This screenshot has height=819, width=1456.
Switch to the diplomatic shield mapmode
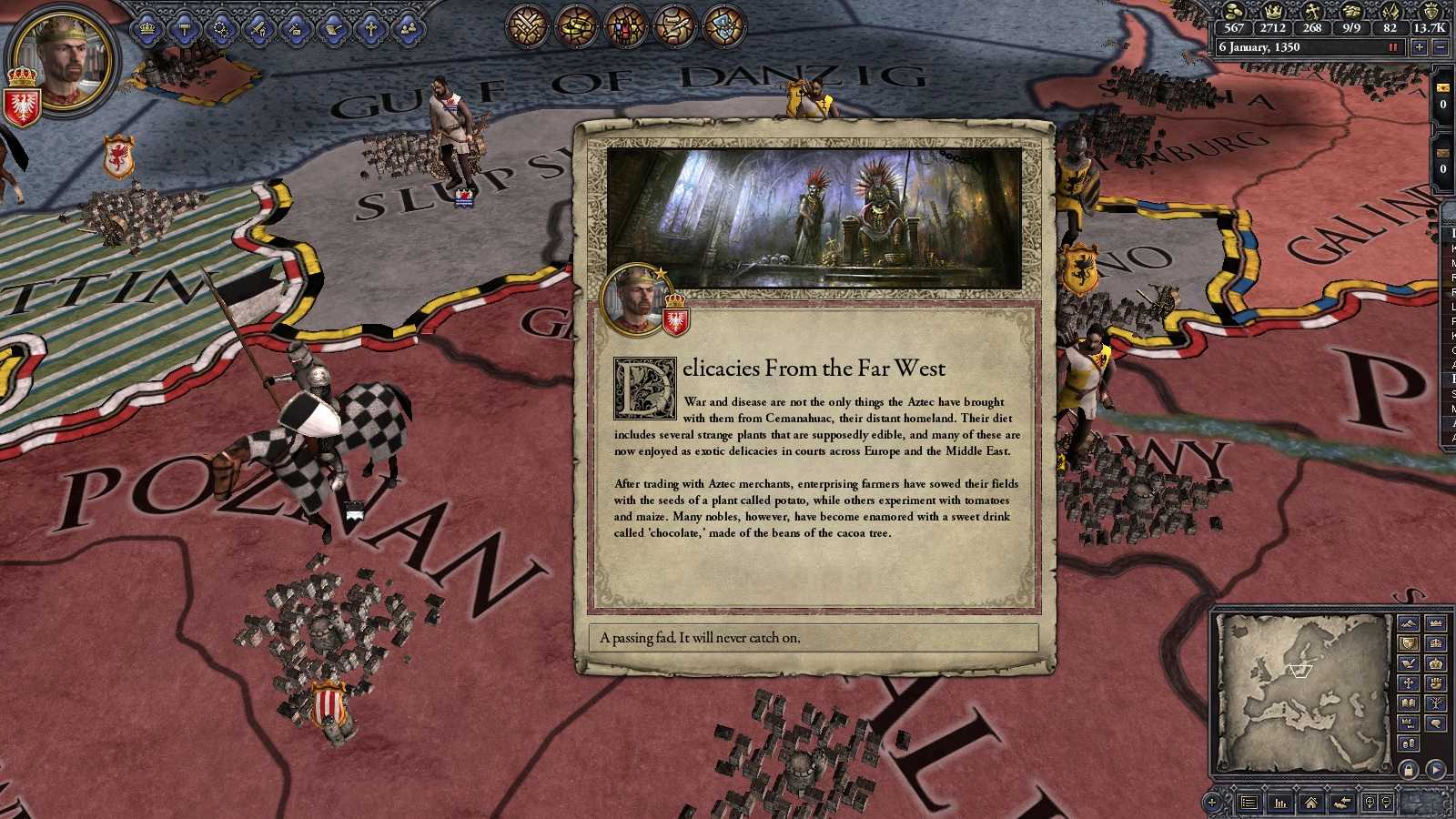[1408, 642]
